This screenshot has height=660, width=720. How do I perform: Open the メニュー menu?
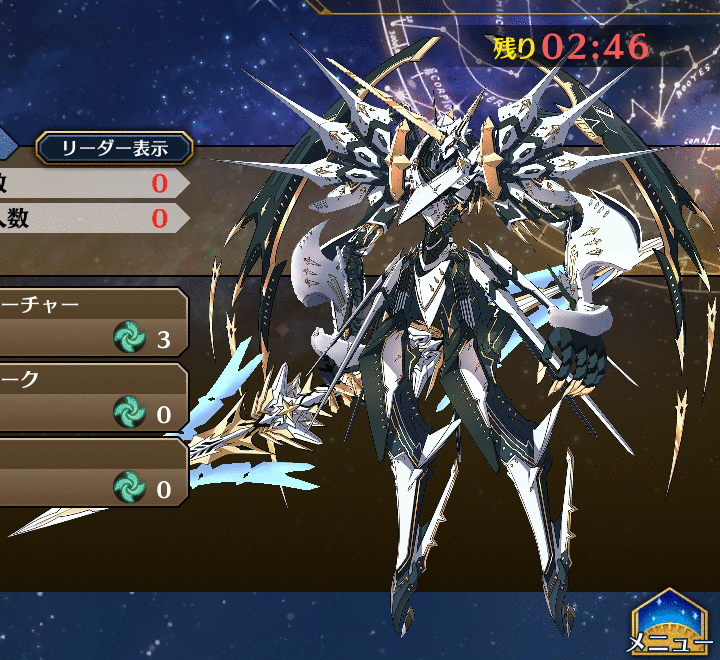pos(669,623)
